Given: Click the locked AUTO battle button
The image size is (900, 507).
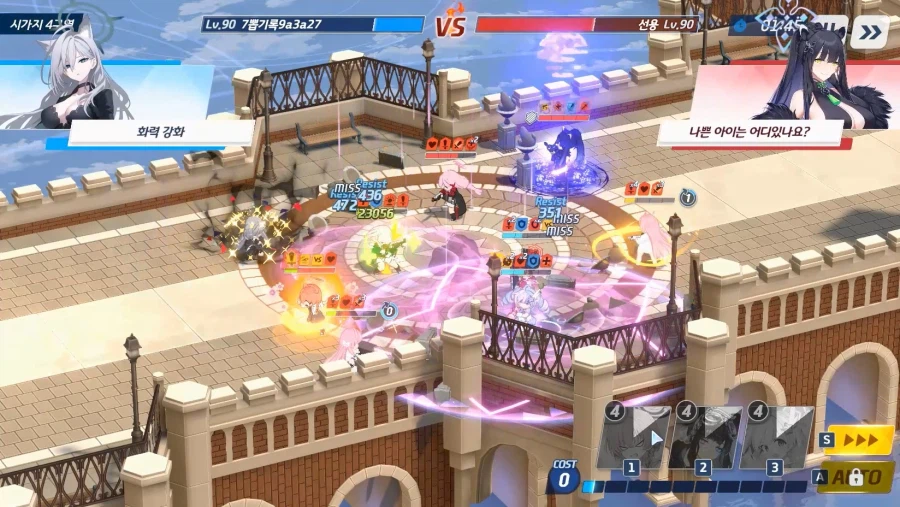Looking at the screenshot, I should pos(858,477).
